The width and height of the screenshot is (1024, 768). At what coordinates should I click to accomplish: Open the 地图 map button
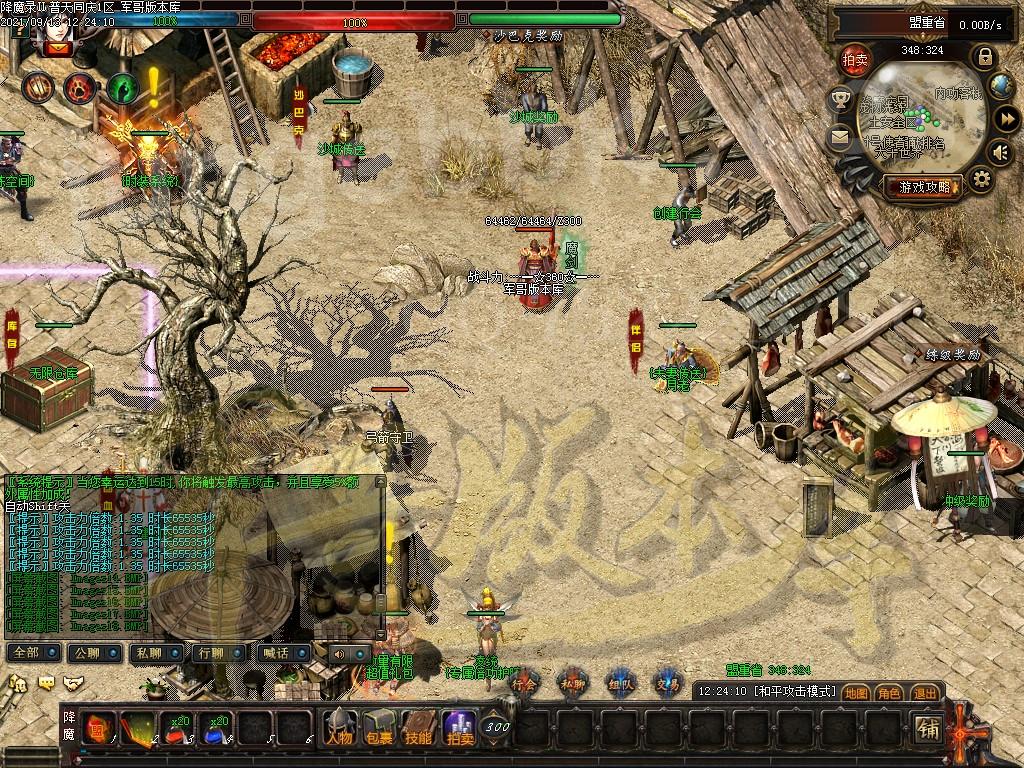pyautogui.click(x=856, y=692)
